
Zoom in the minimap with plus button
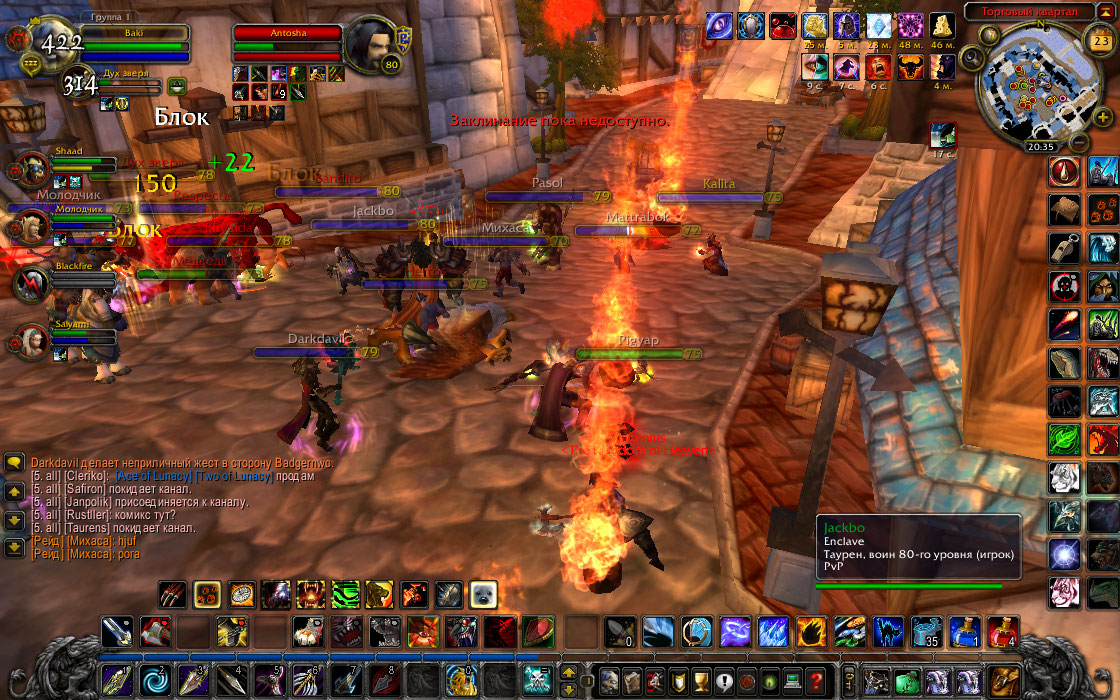click(x=1100, y=117)
